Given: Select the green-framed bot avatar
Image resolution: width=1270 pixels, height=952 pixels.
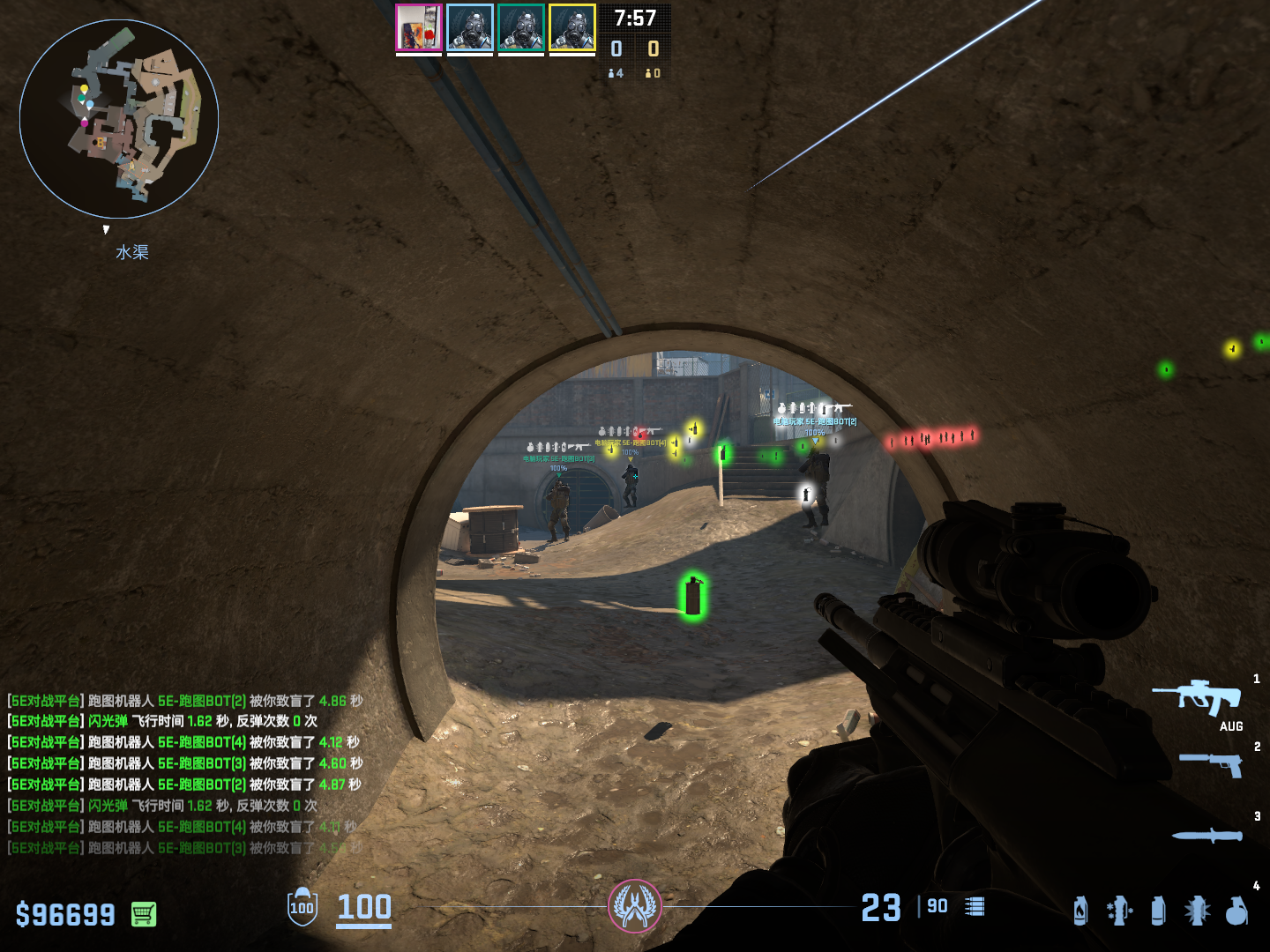Looking at the screenshot, I should [x=520, y=28].
